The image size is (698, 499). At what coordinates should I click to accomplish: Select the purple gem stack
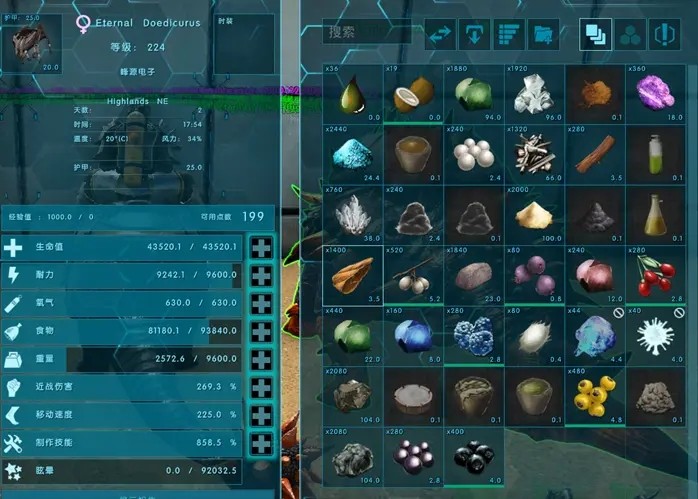tap(655, 95)
